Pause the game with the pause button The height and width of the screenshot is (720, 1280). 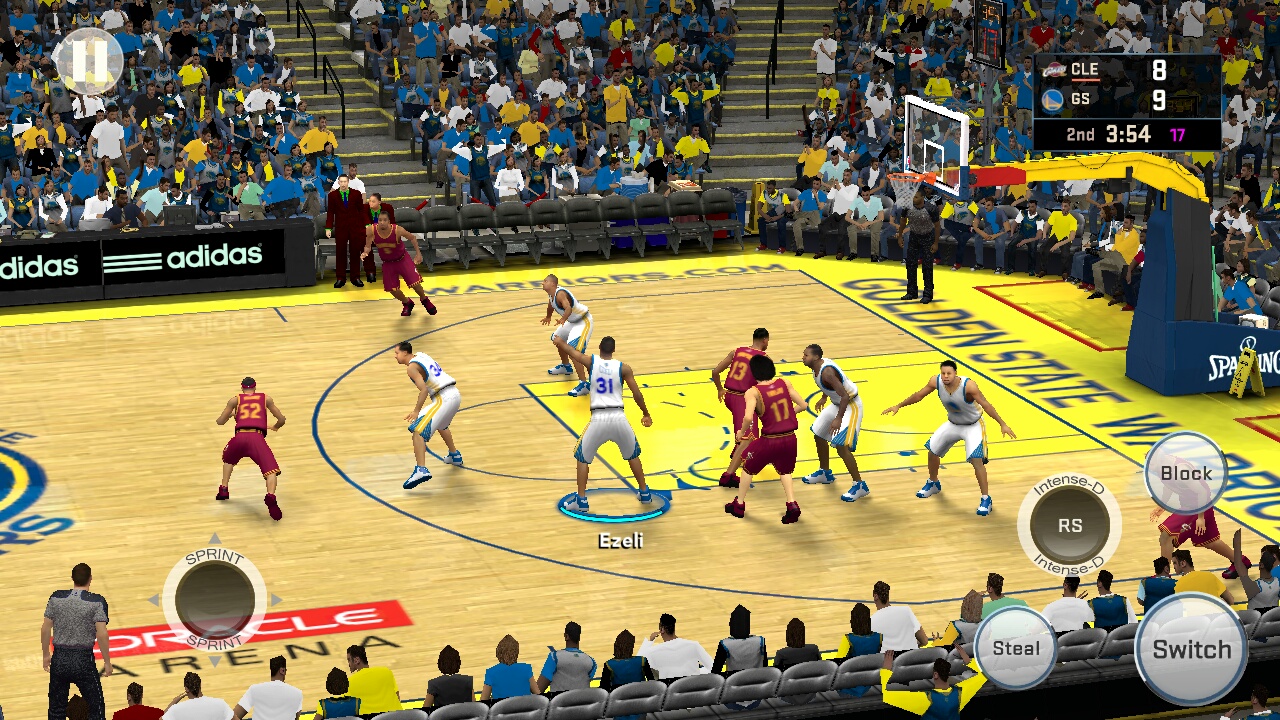[88, 61]
